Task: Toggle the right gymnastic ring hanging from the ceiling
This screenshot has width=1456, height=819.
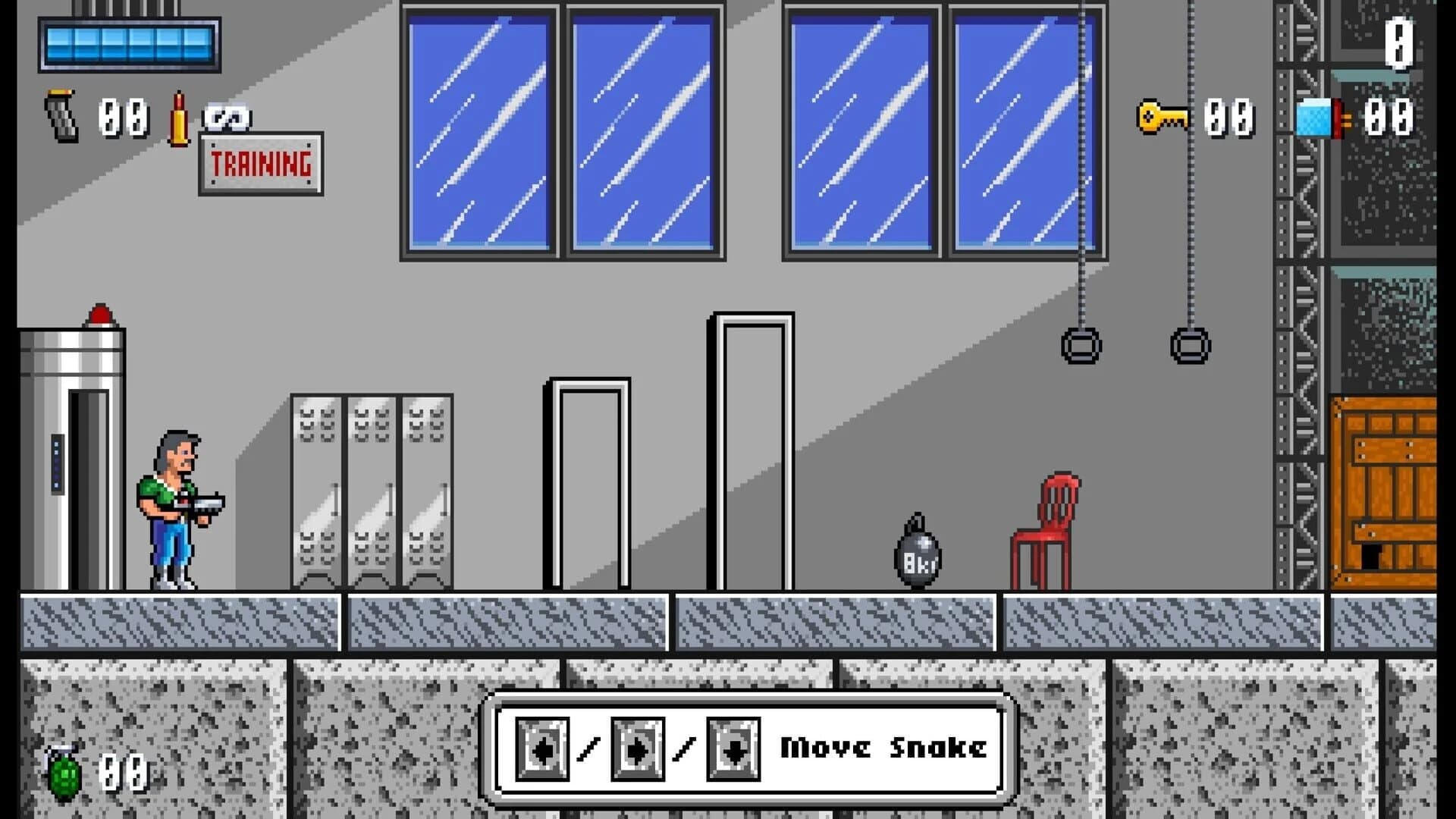Action: click(x=1189, y=345)
